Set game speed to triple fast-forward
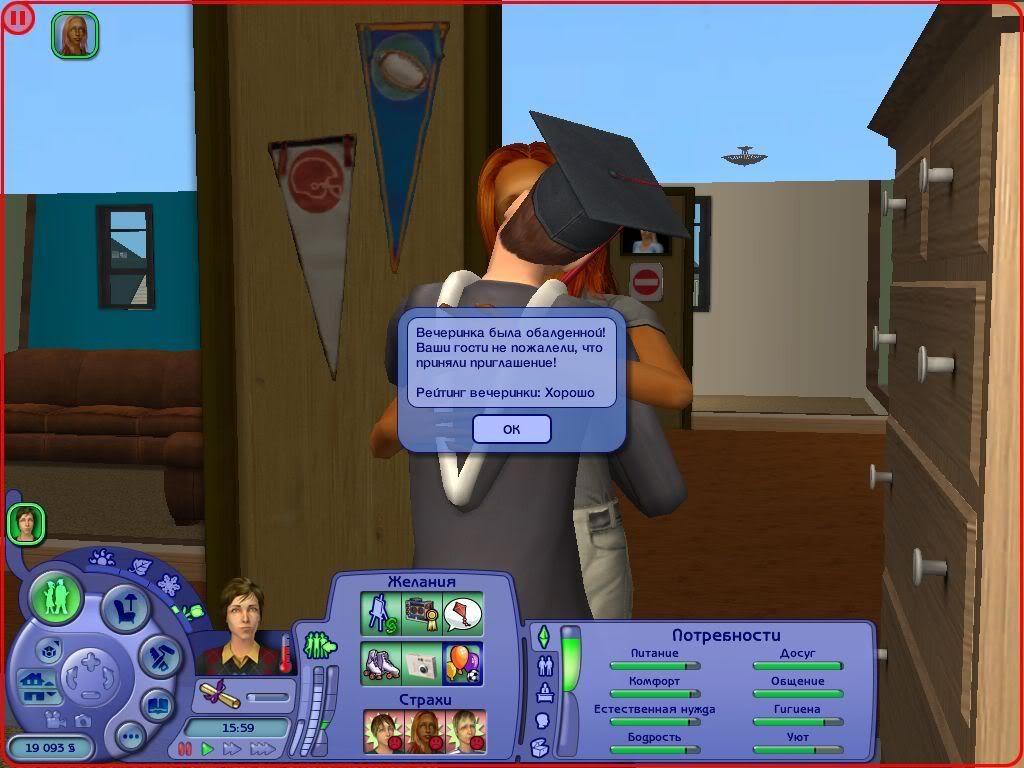This screenshot has height=768, width=1024. [262, 748]
